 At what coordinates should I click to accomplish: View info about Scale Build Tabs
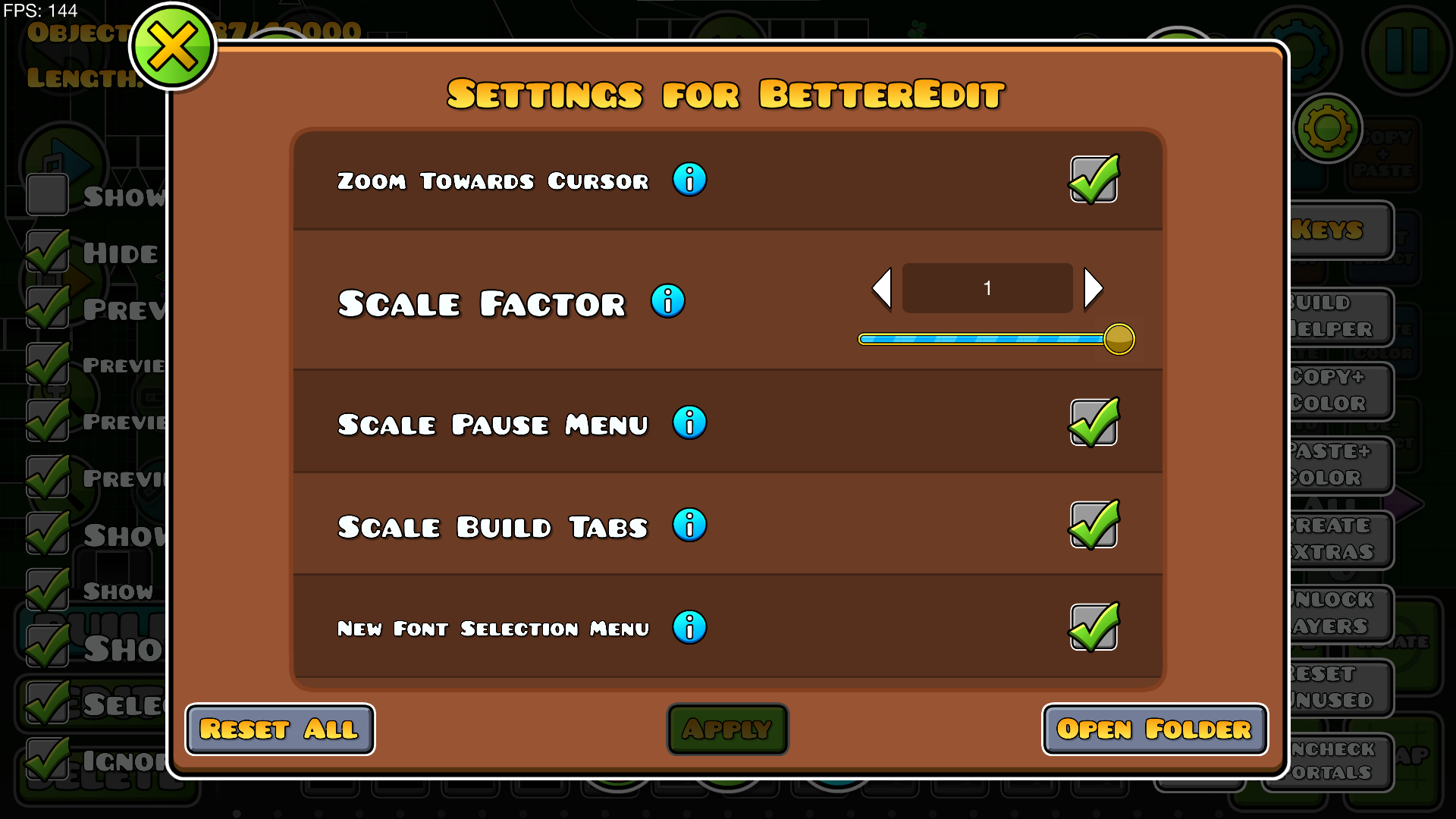(x=689, y=525)
